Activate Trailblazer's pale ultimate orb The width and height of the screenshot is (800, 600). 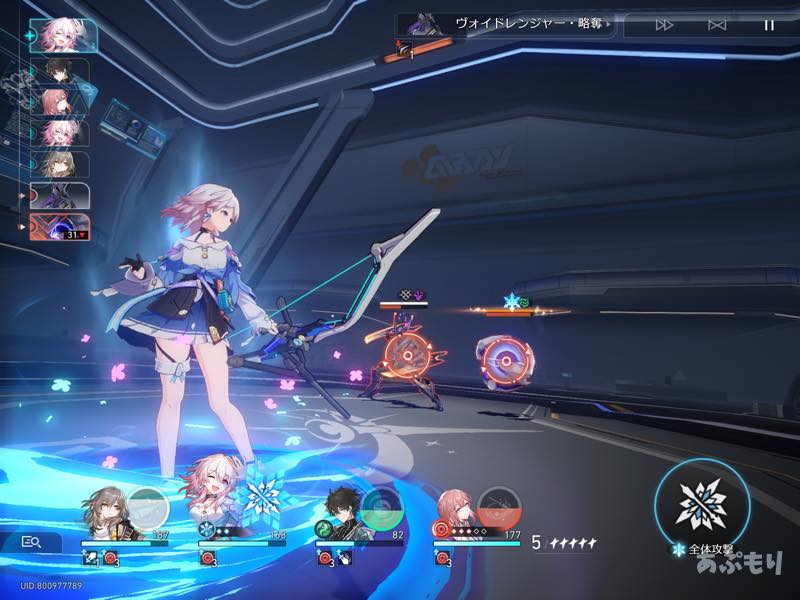click(x=148, y=506)
